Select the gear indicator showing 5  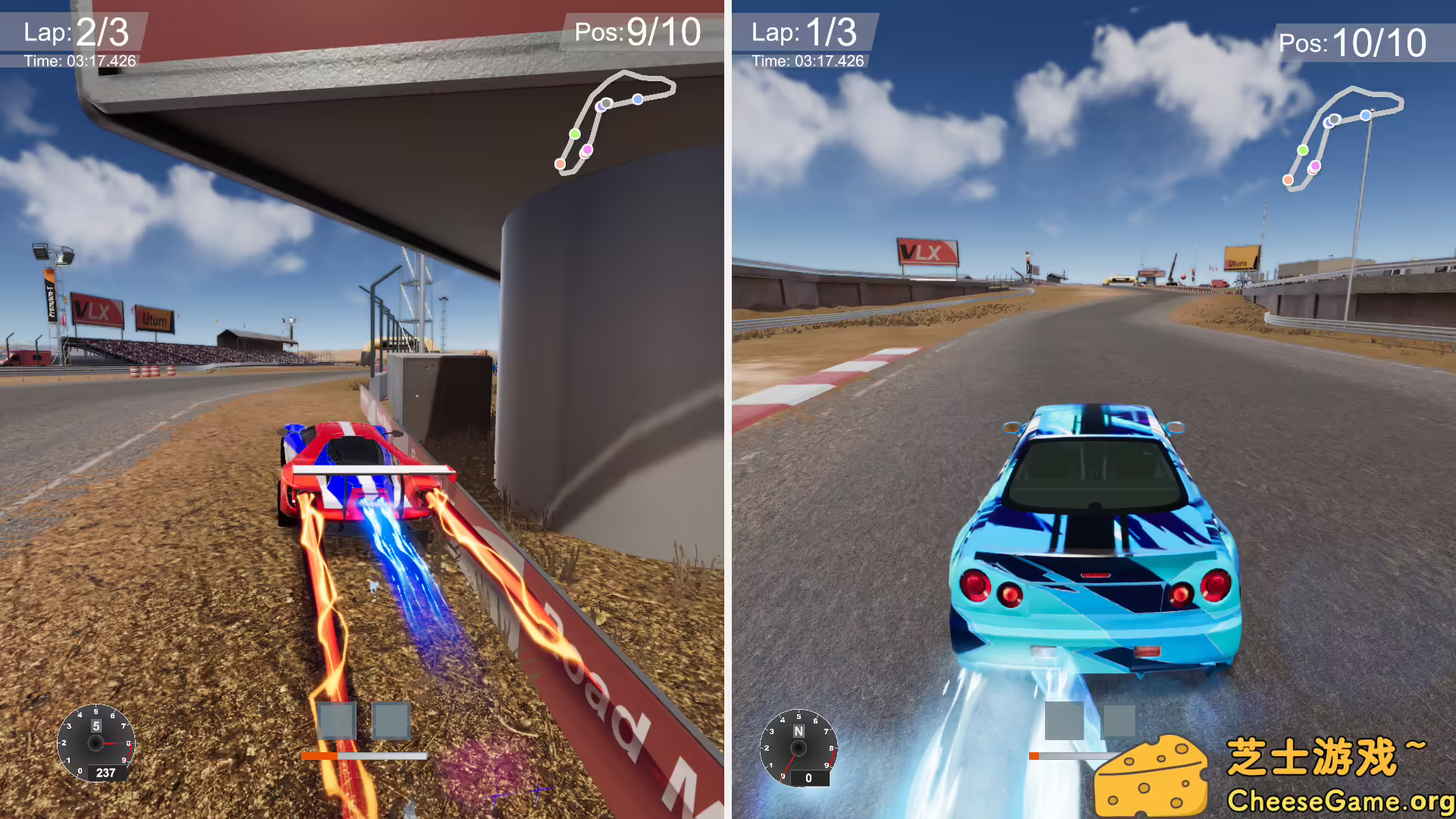click(96, 725)
